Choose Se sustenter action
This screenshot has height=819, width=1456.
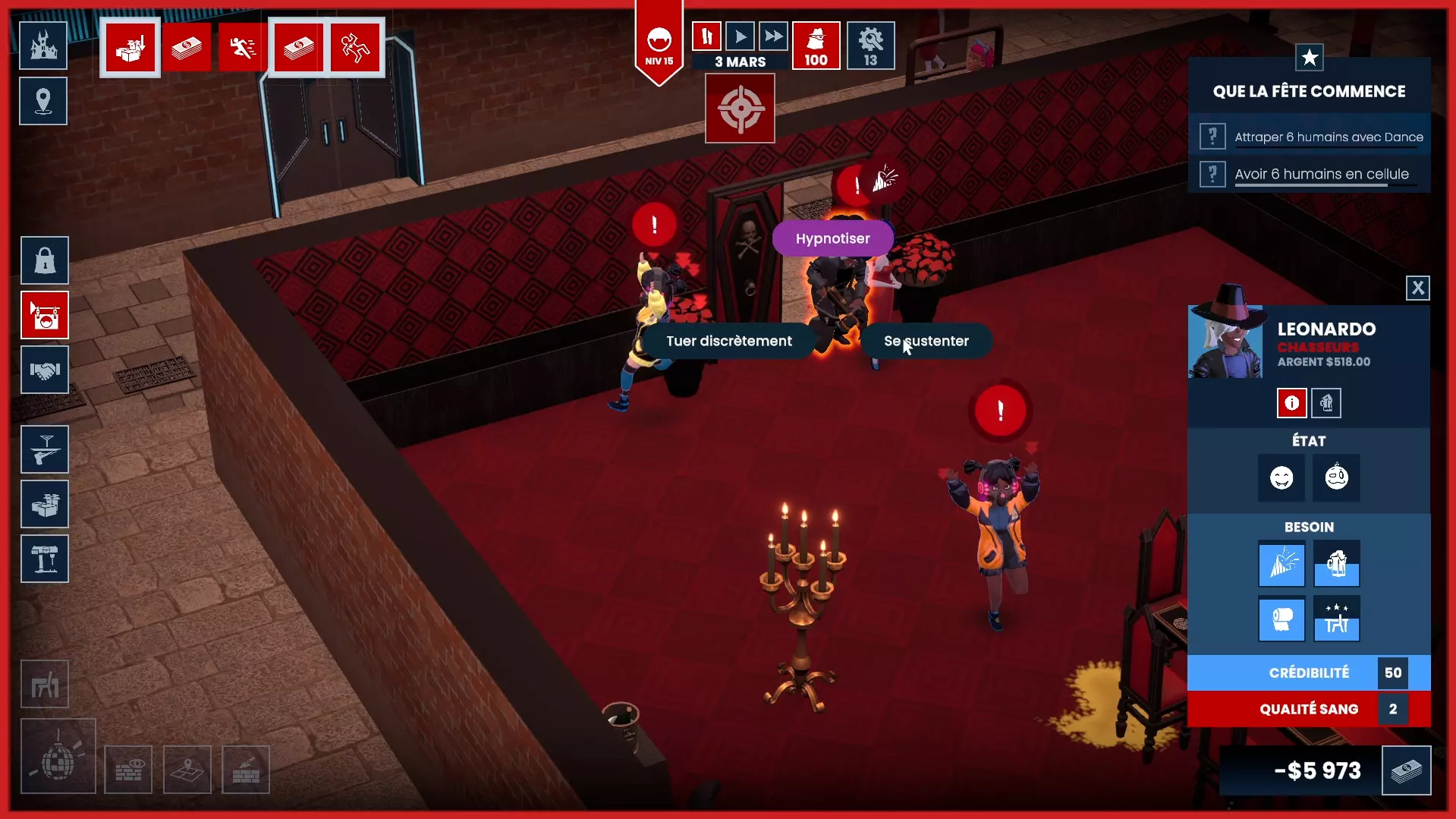[x=926, y=341]
